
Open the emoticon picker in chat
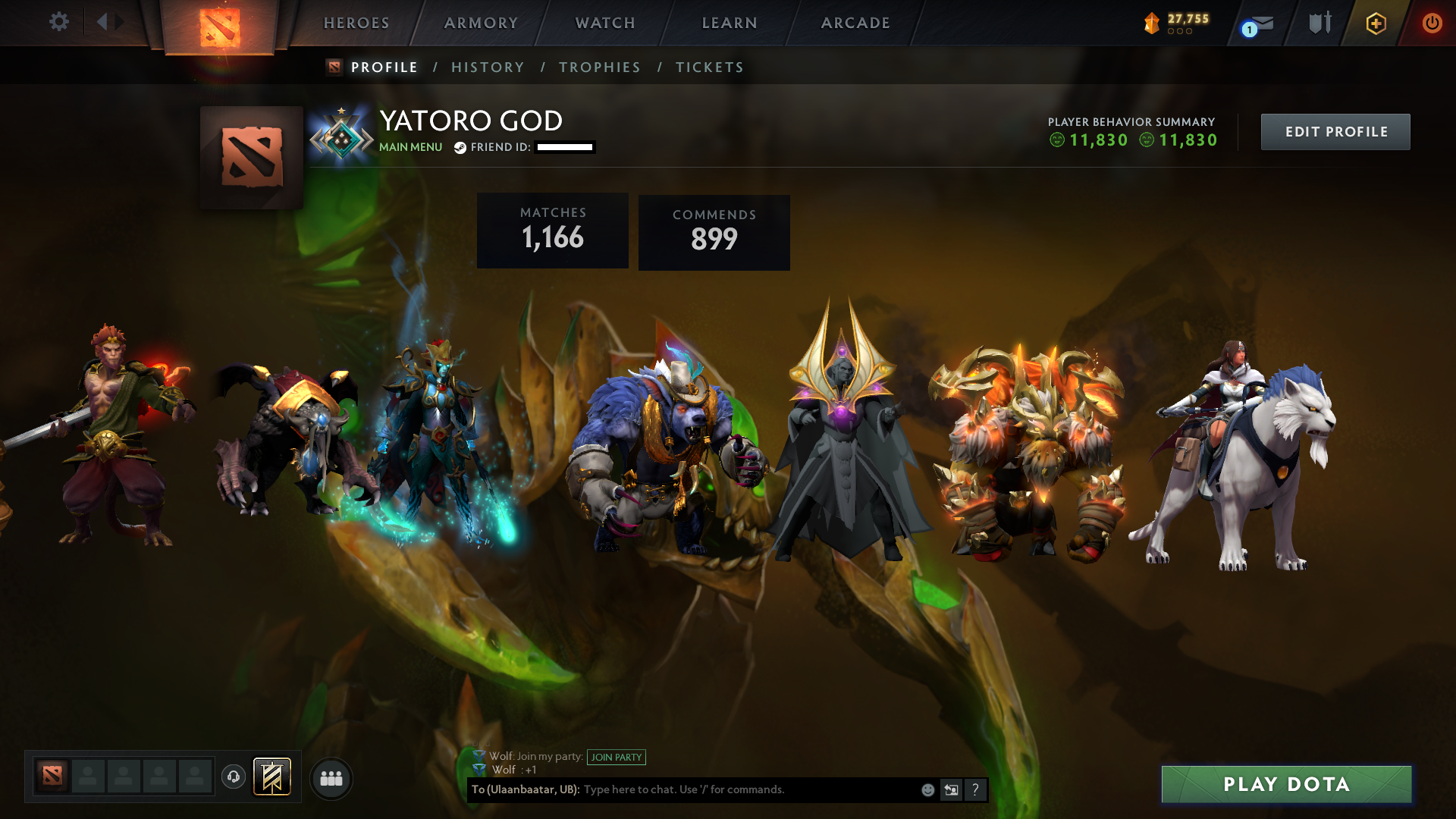pos(927,789)
